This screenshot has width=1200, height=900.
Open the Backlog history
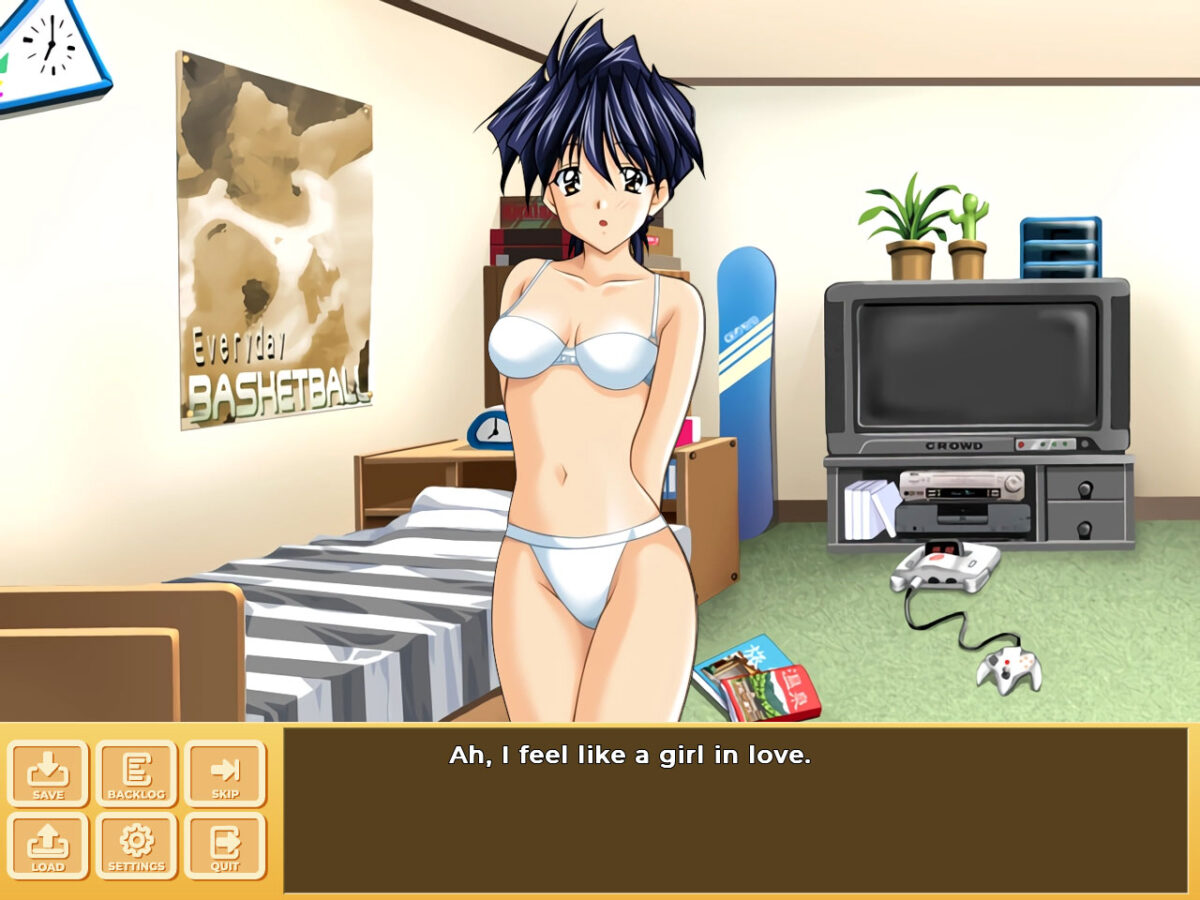coord(136,773)
